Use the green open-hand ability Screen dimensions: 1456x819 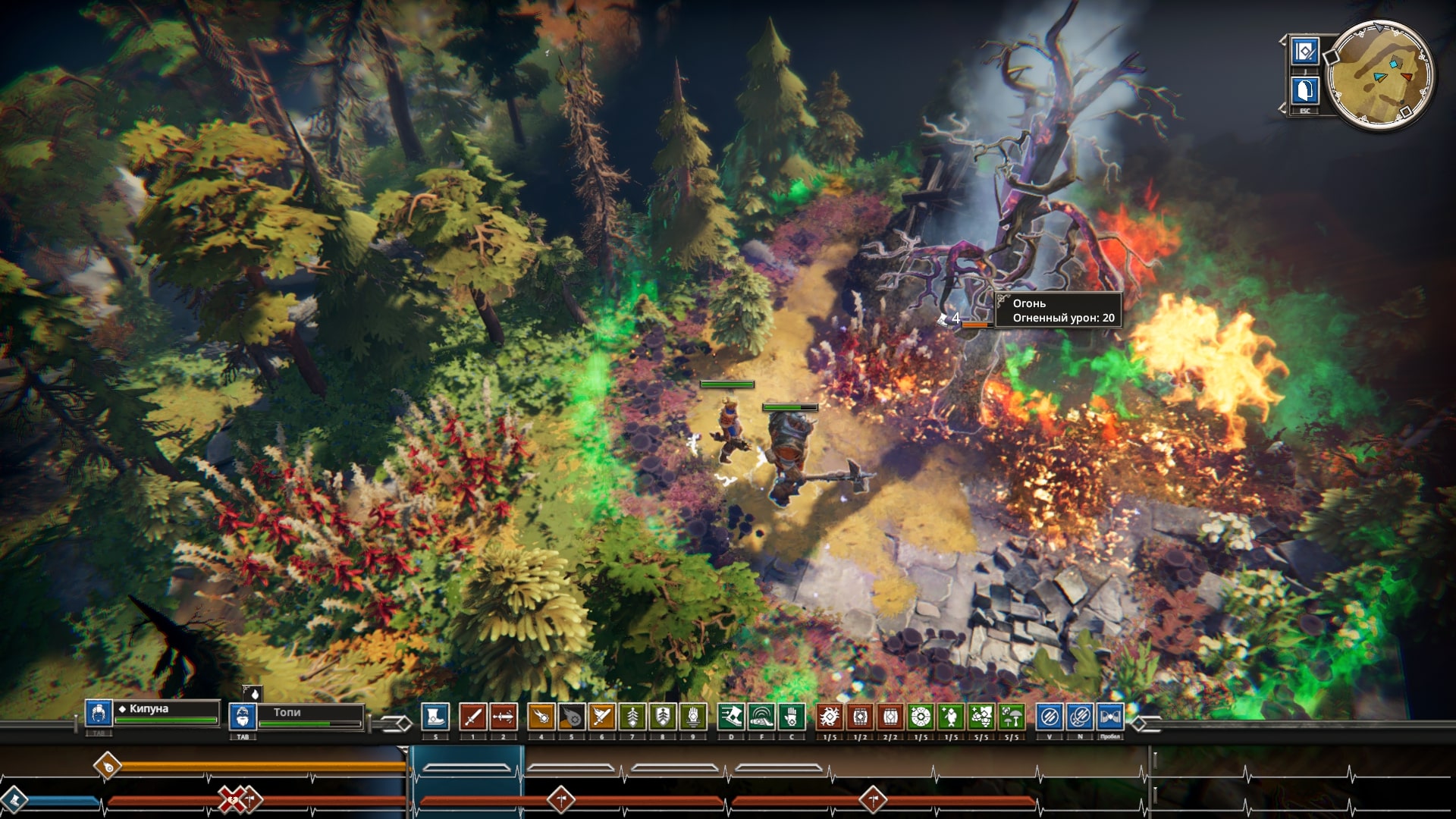pos(791,717)
